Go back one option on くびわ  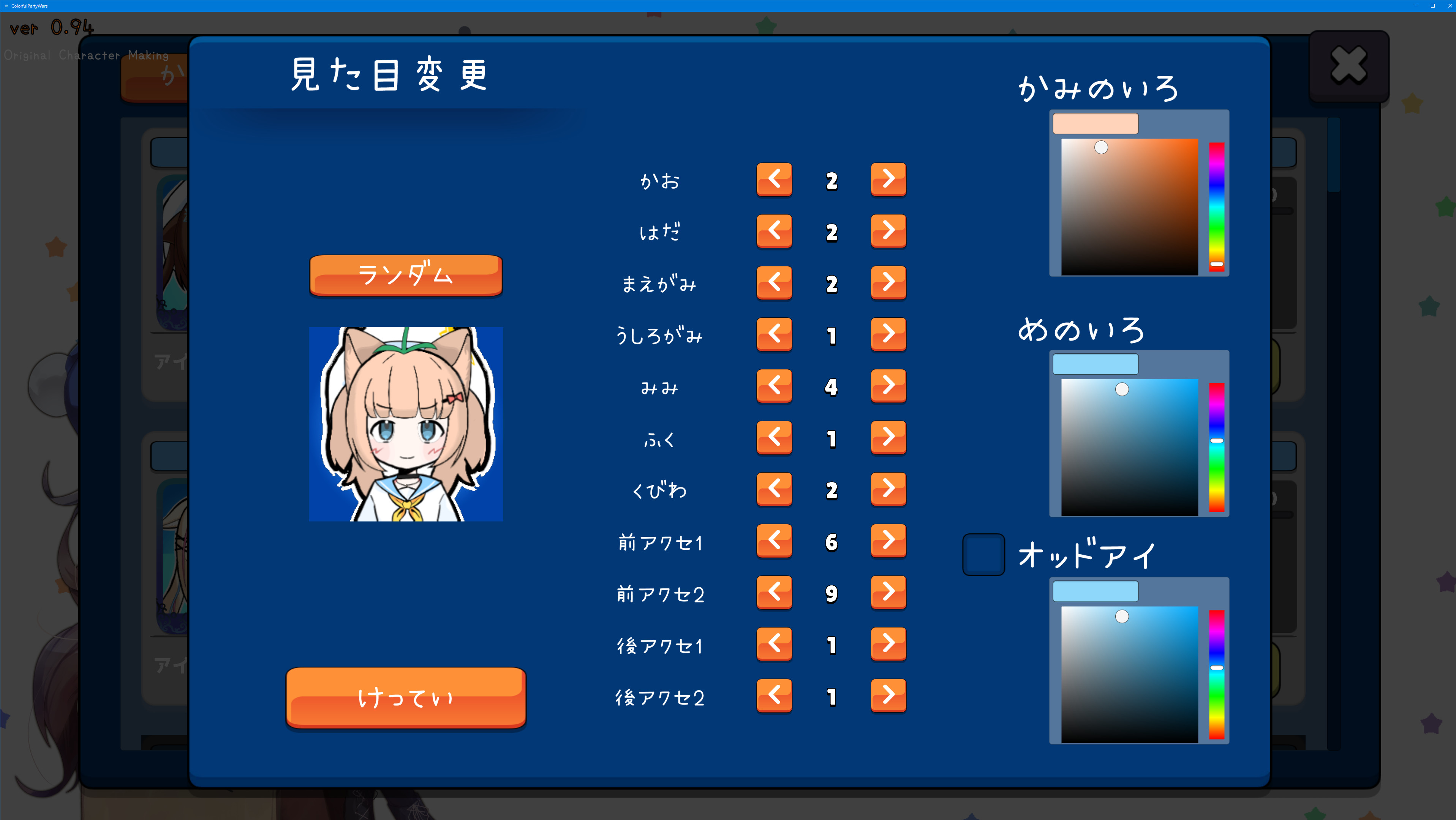click(775, 489)
